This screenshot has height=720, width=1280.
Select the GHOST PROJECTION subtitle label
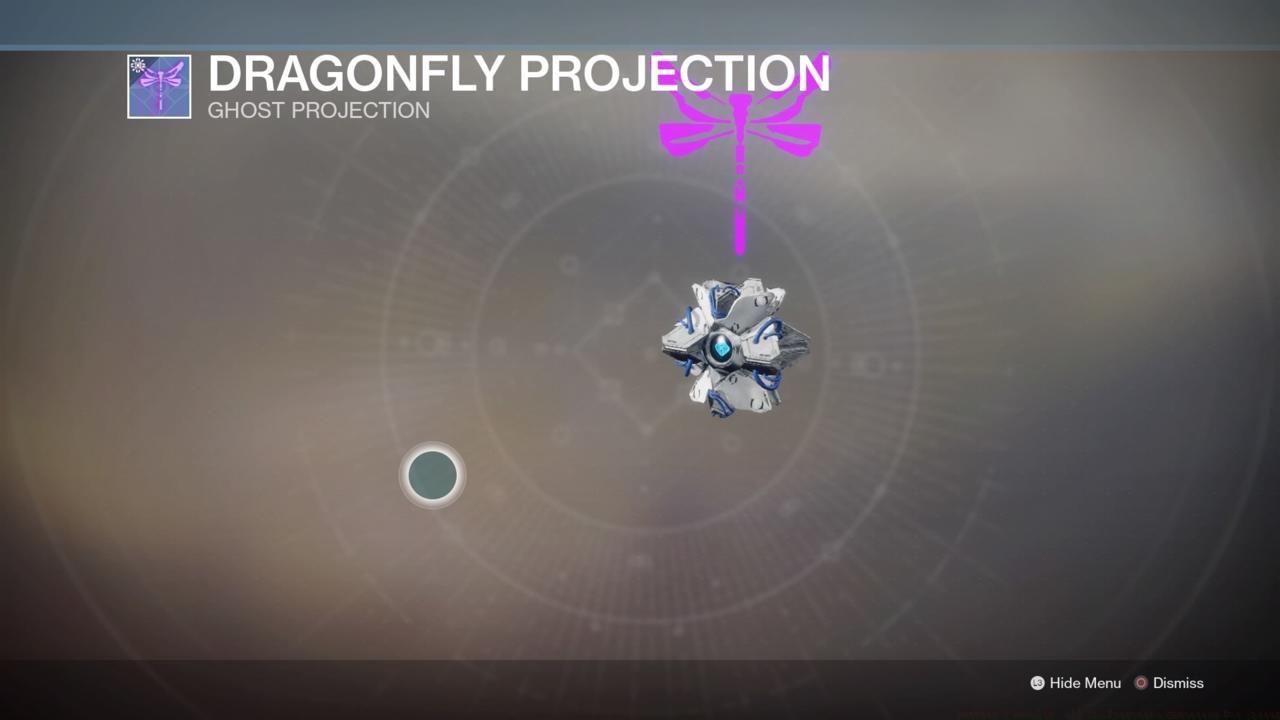319,110
